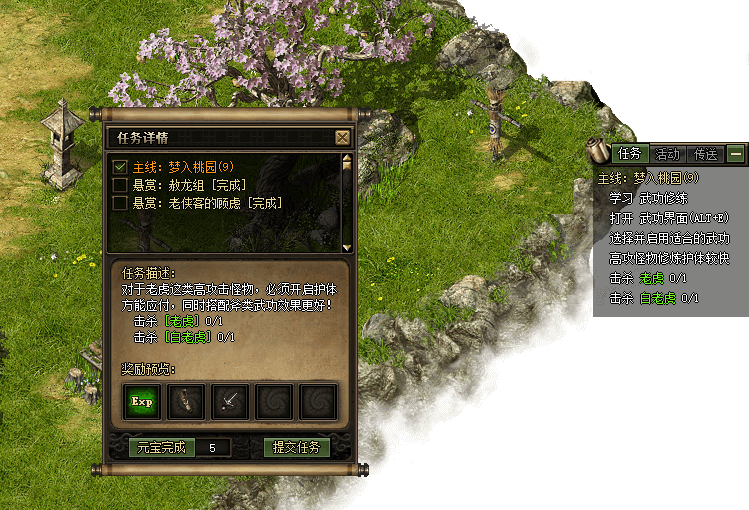This screenshot has width=749, height=510.
Task: Click the 主线: 梦入桃园(9) tracker title
Action: (x=648, y=178)
